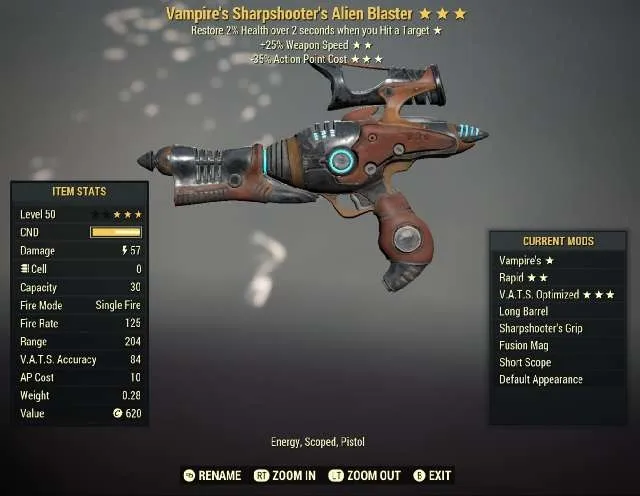
Task: Choose the Zoom In option
Action: click(x=293, y=476)
